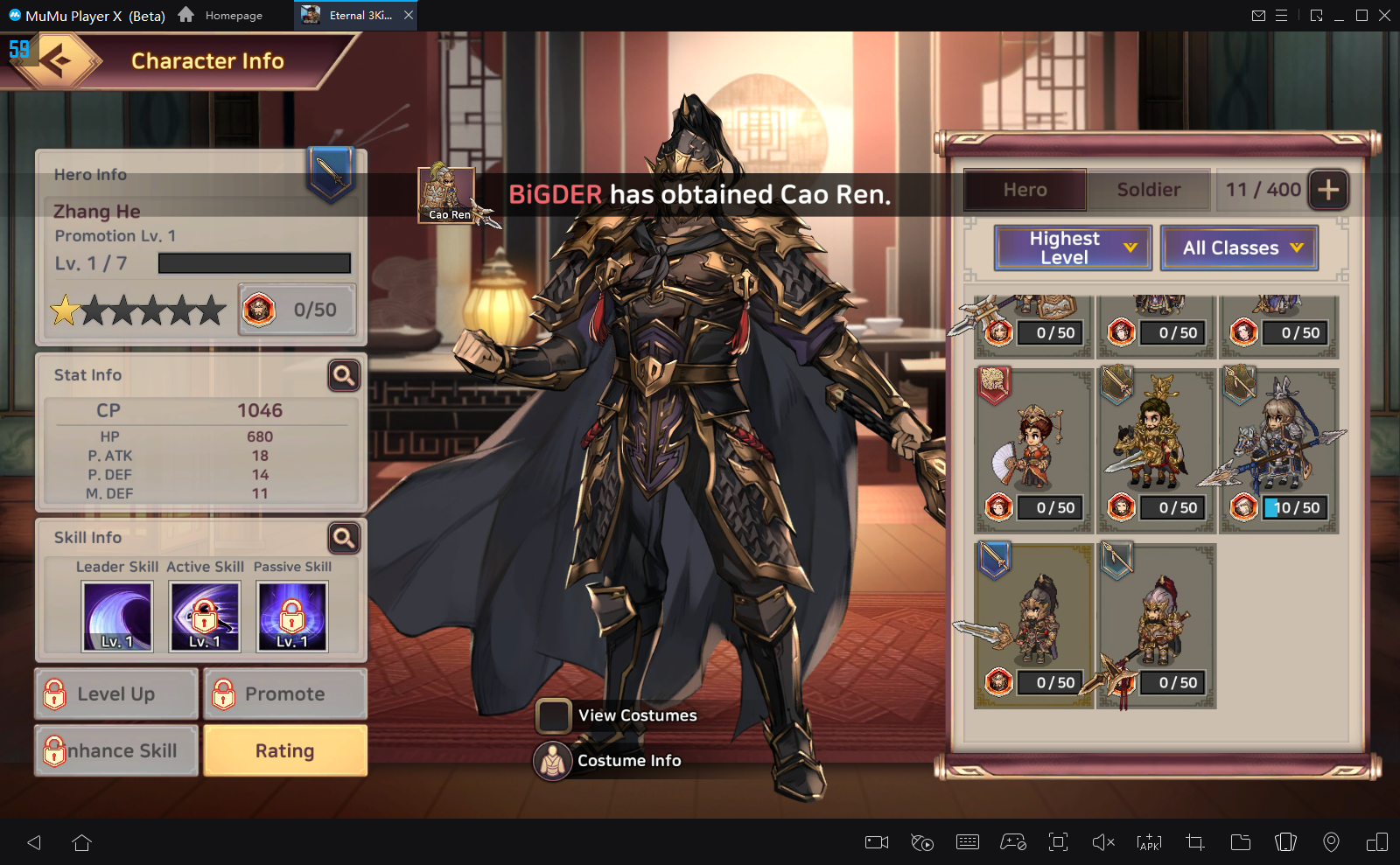
Task: Toggle the View Costumes checkbox
Action: [553, 715]
